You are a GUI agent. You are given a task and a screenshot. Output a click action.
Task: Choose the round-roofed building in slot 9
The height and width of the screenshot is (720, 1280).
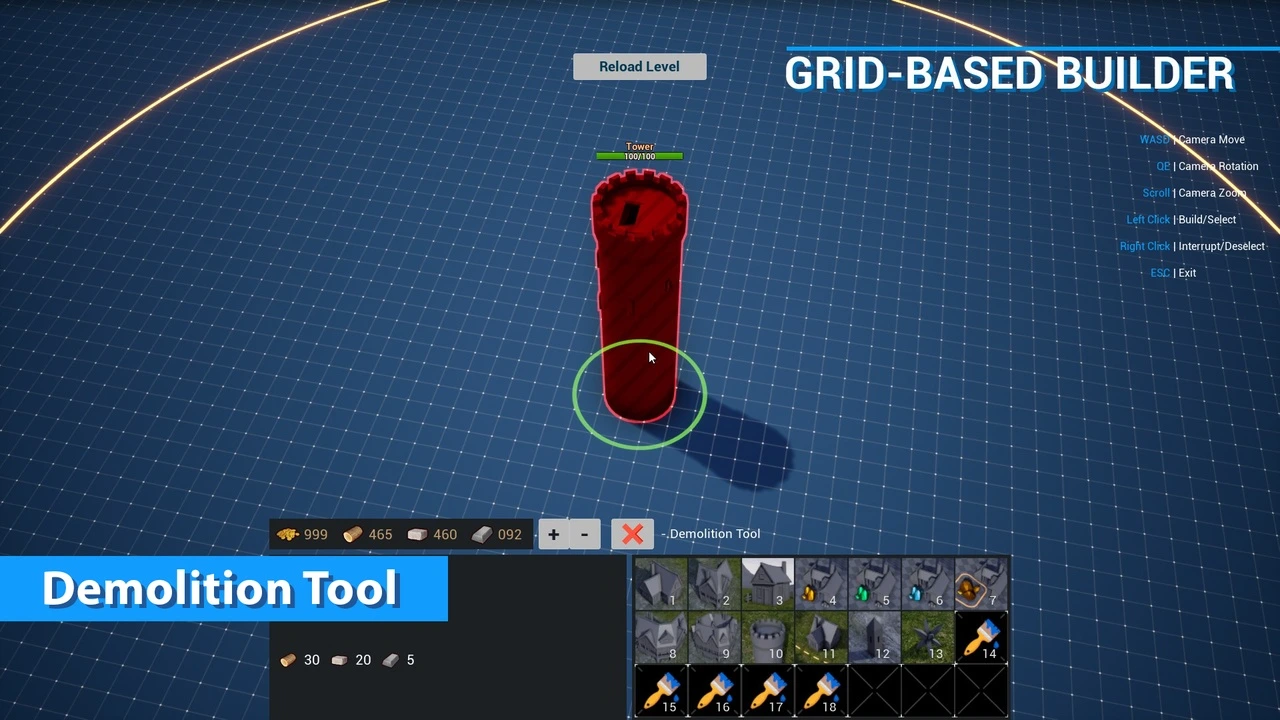tap(714, 637)
